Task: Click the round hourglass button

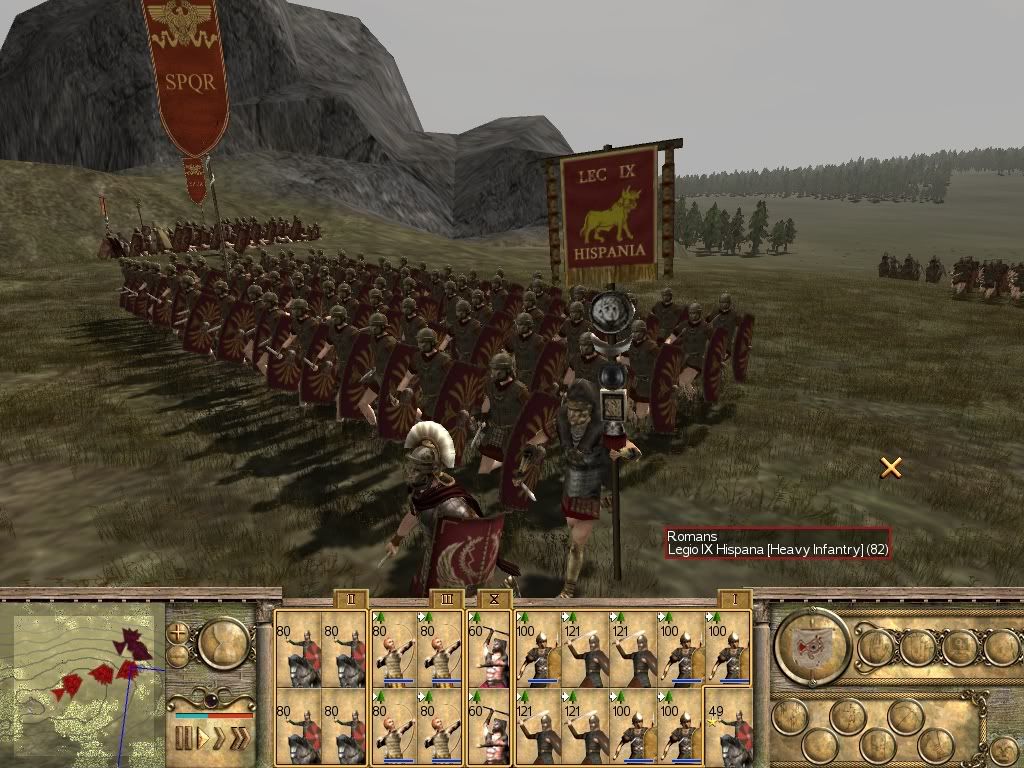Action: (x=224, y=645)
